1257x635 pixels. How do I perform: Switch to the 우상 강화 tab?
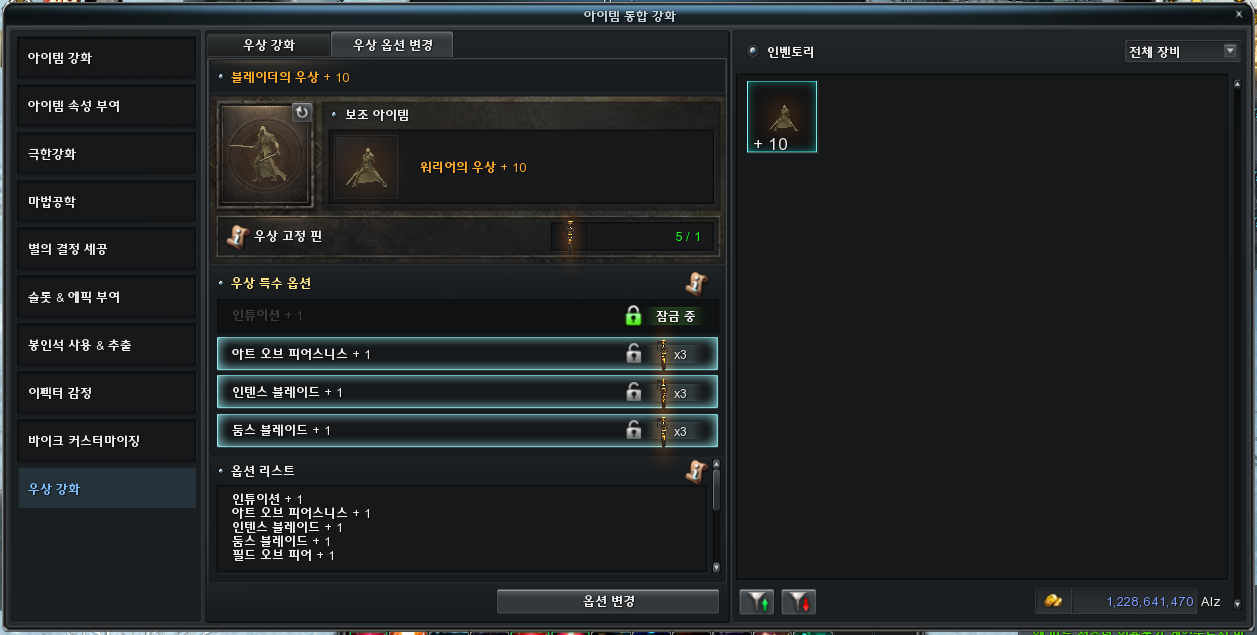coord(269,45)
